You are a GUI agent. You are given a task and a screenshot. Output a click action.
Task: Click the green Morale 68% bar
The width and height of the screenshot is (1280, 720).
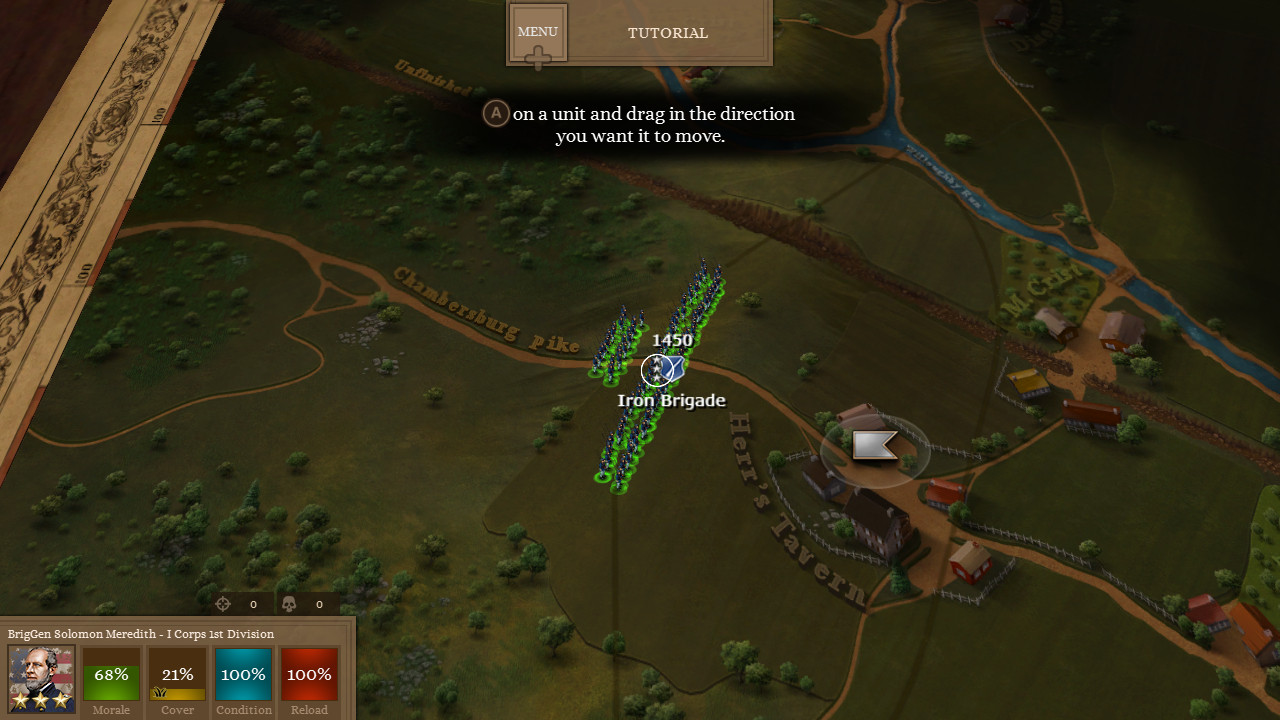(x=110, y=675)
